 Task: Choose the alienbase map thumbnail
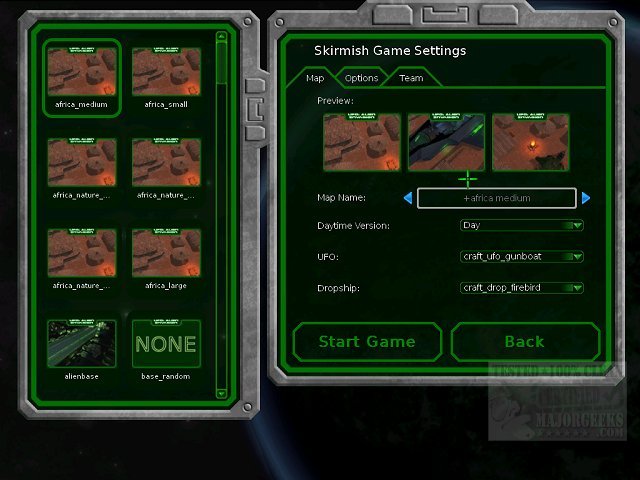click(82, 344)
